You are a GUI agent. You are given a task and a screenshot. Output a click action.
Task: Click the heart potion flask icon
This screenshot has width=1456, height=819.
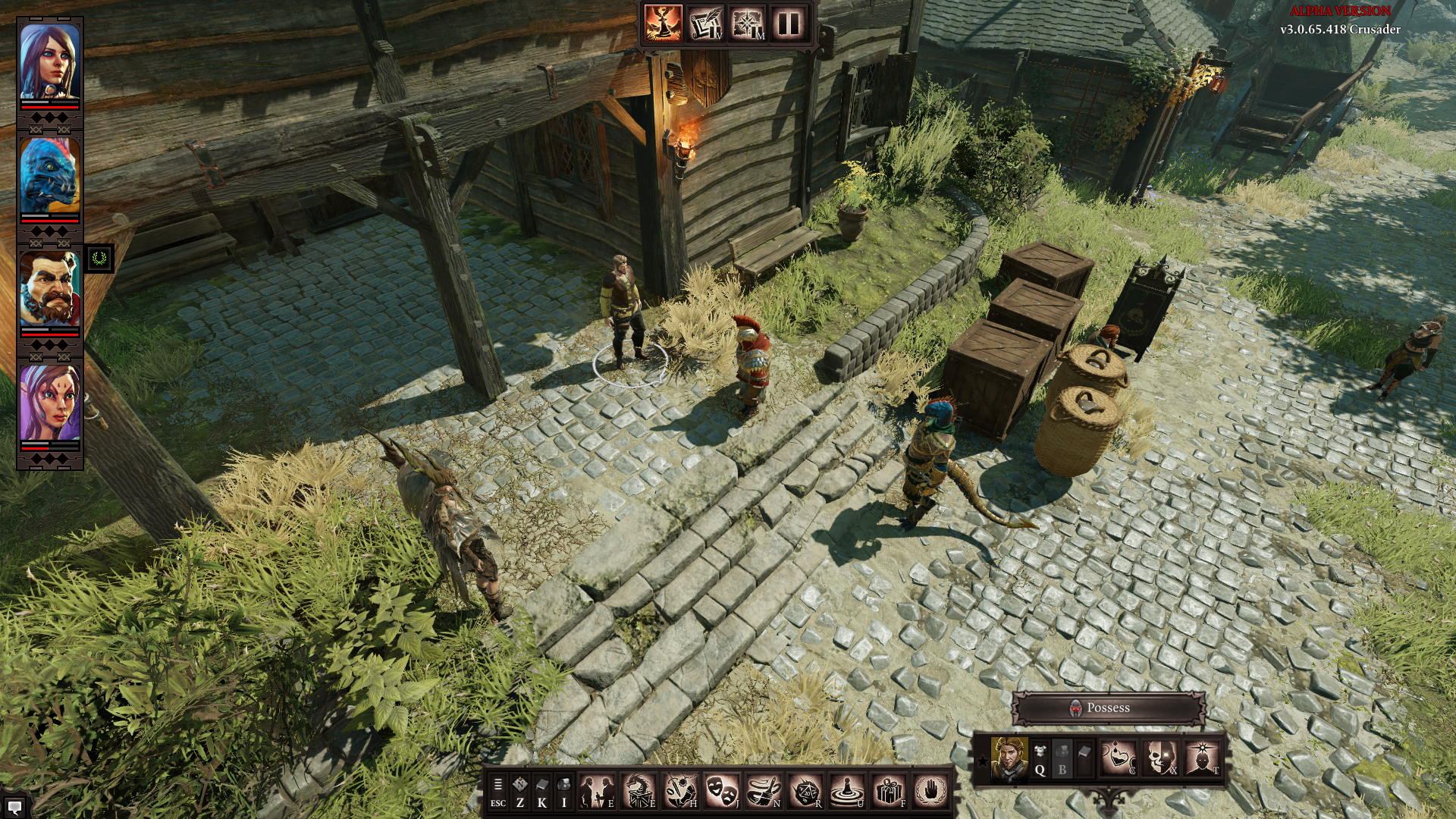pos(1119,758)
